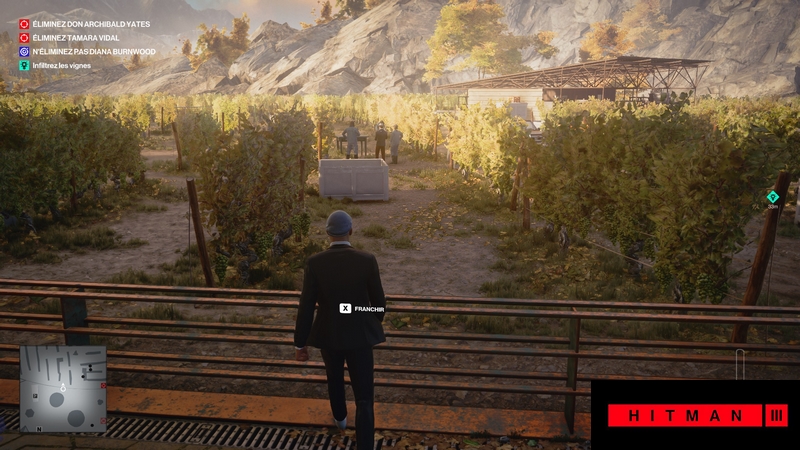Click the green objective waypoint marker

772,197
